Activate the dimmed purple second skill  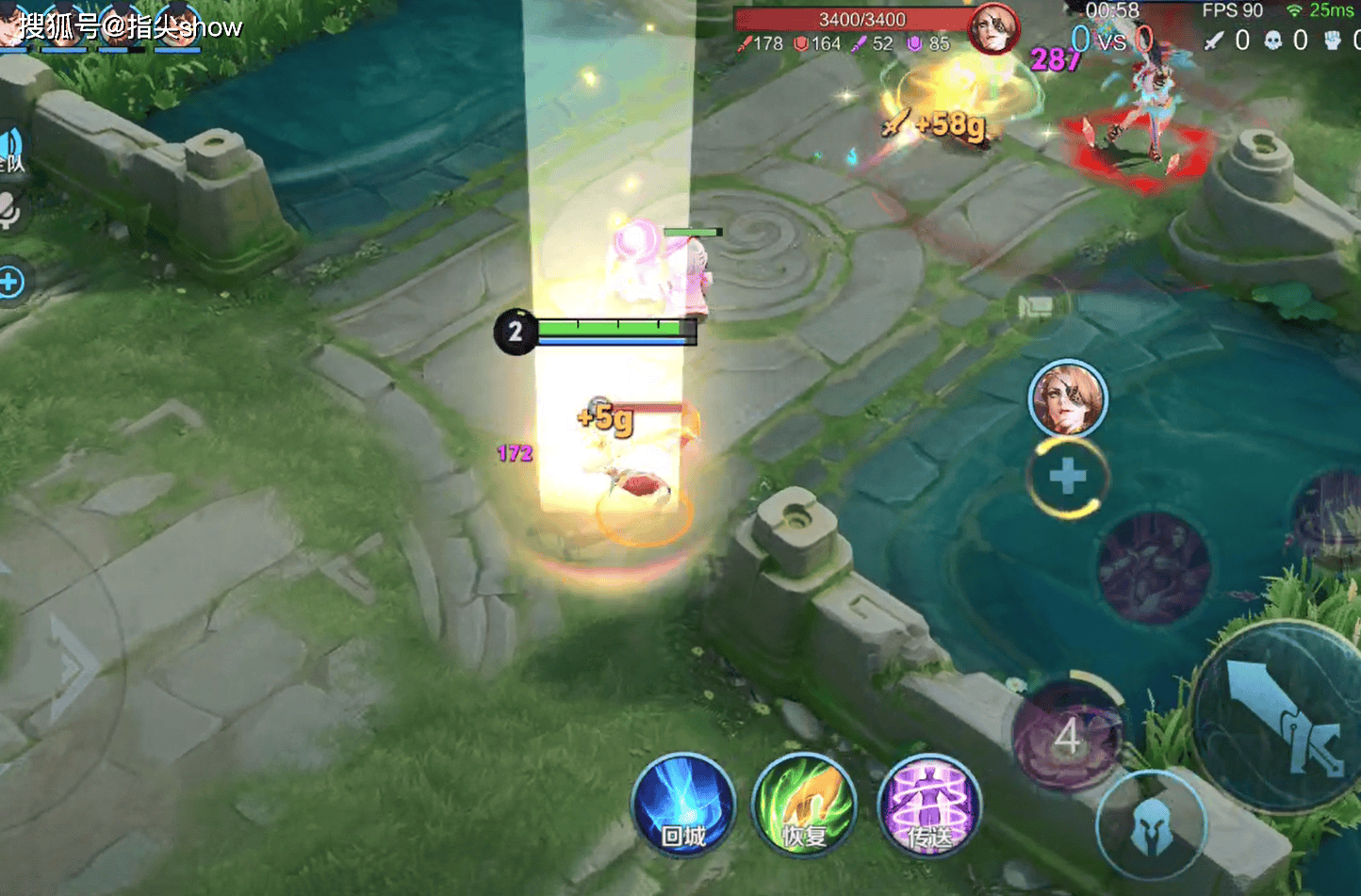1153,569
